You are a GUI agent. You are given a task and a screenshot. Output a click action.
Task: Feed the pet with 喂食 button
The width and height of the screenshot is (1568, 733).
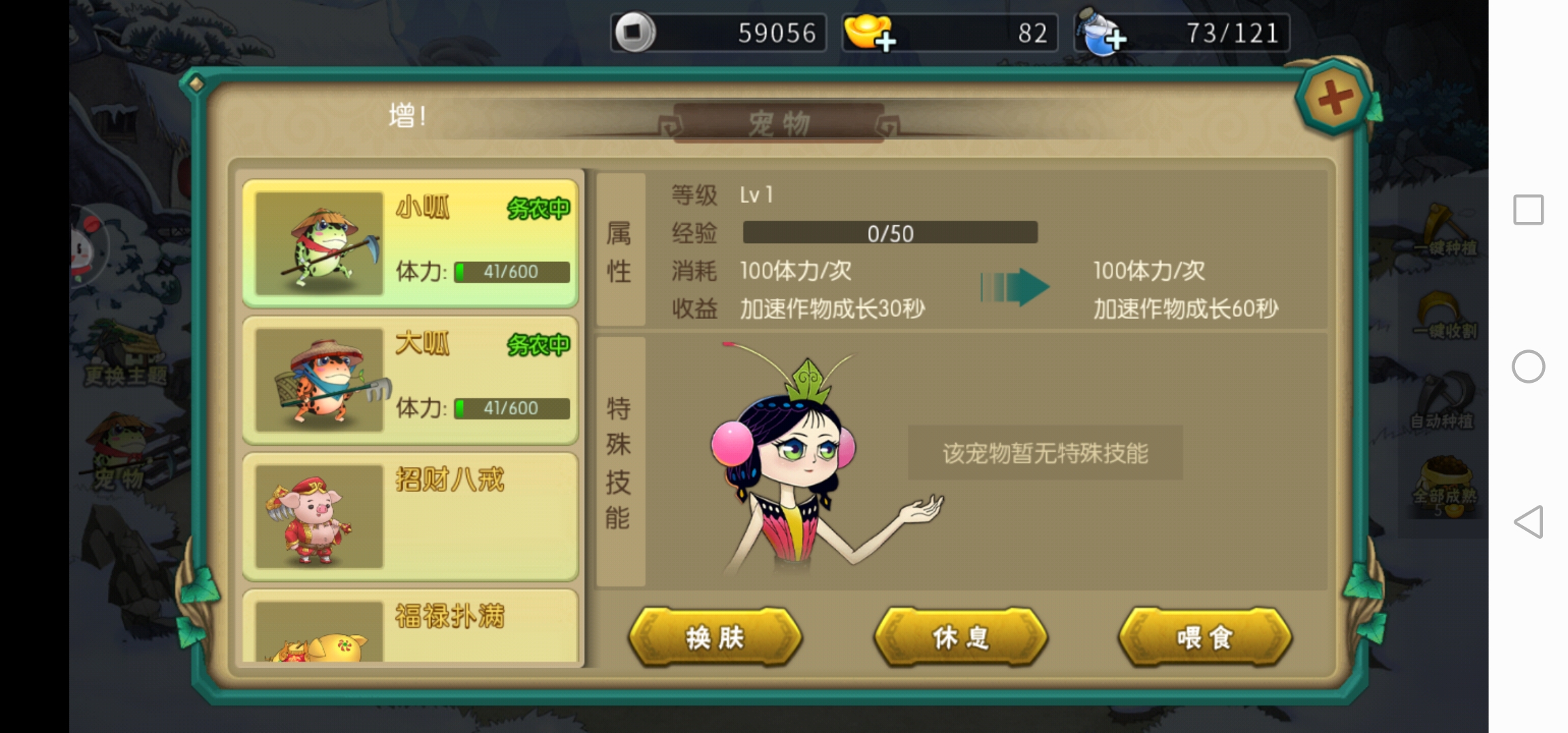(1205, 637)
